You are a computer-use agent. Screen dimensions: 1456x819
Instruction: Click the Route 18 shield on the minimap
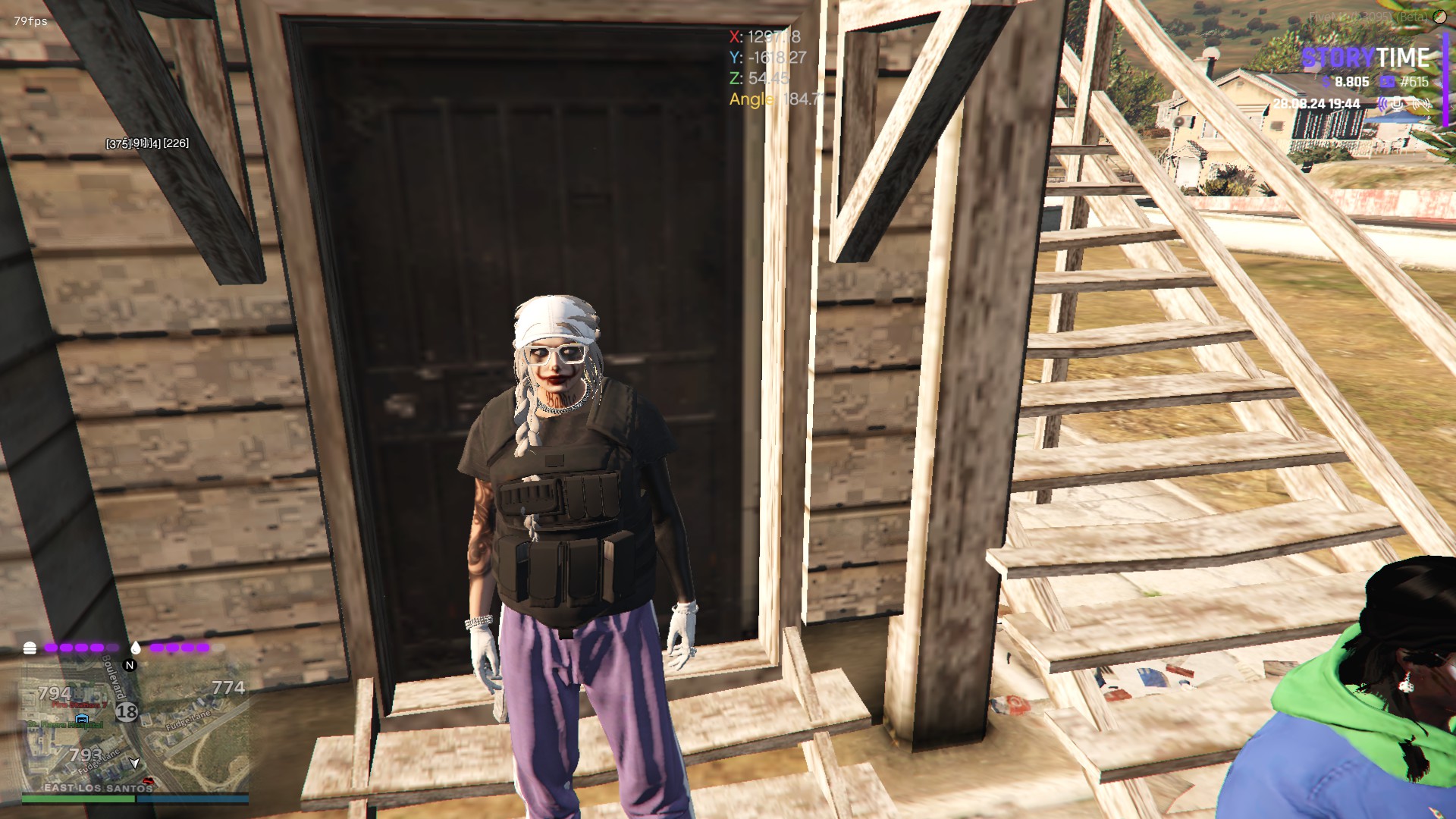click(x=127, y=711)
